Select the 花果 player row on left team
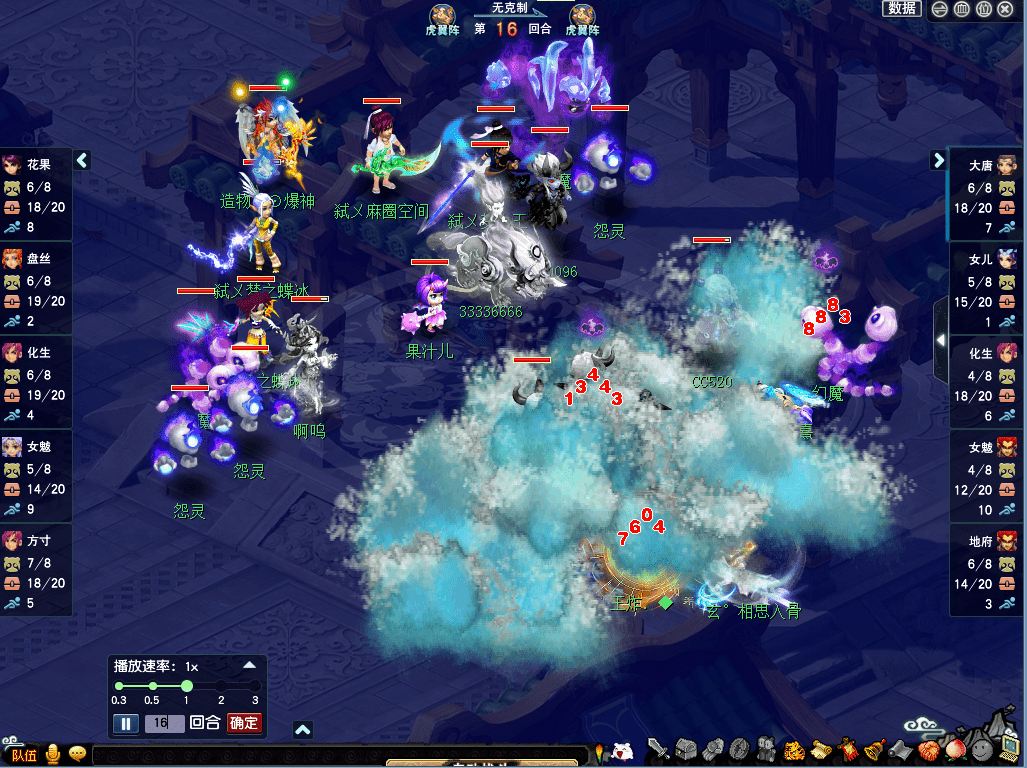Image resolution: width=1027 pixels, height=768 pixels. (37, 195)
